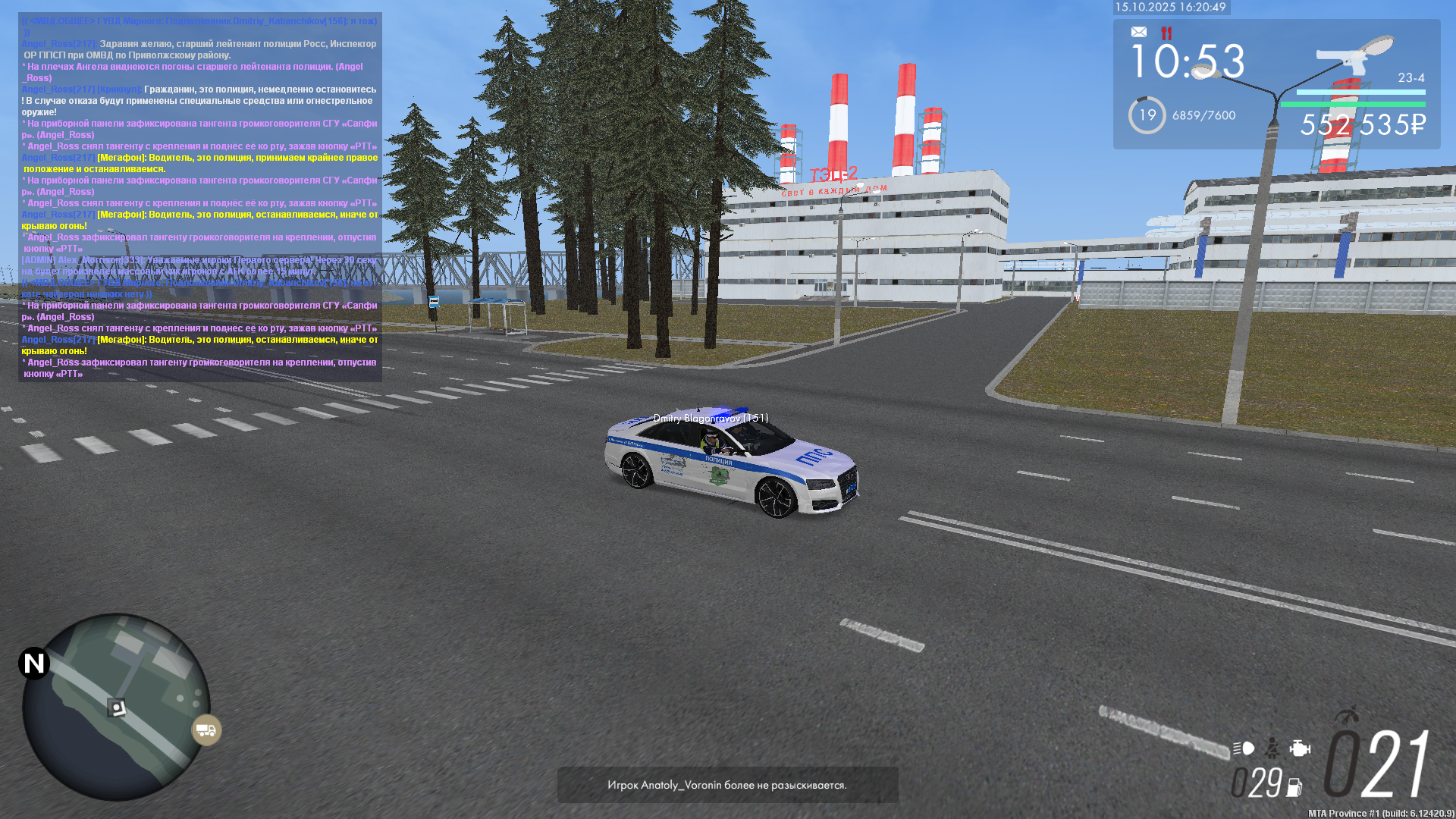Select the pistol weapon icon
This screenshot has width=1456, height=819.
click(x=1347, y=55)
